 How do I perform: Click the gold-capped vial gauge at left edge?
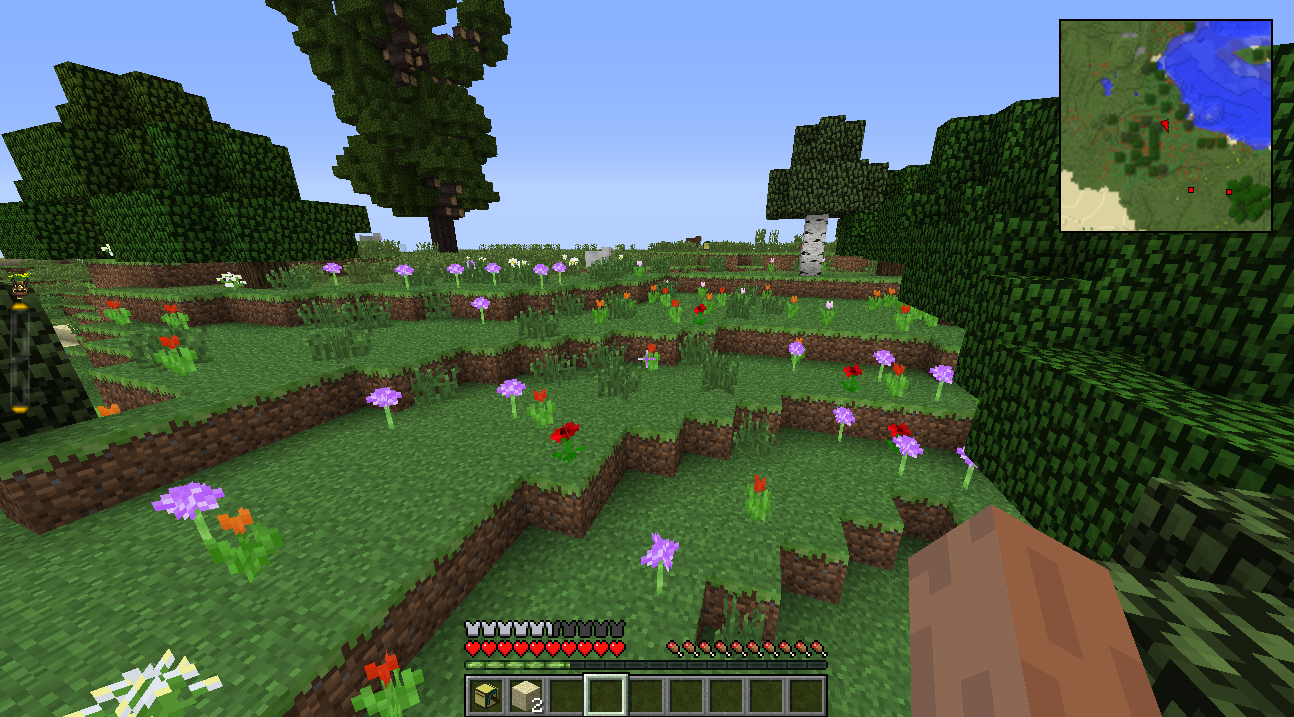click(x=19, y=350)
